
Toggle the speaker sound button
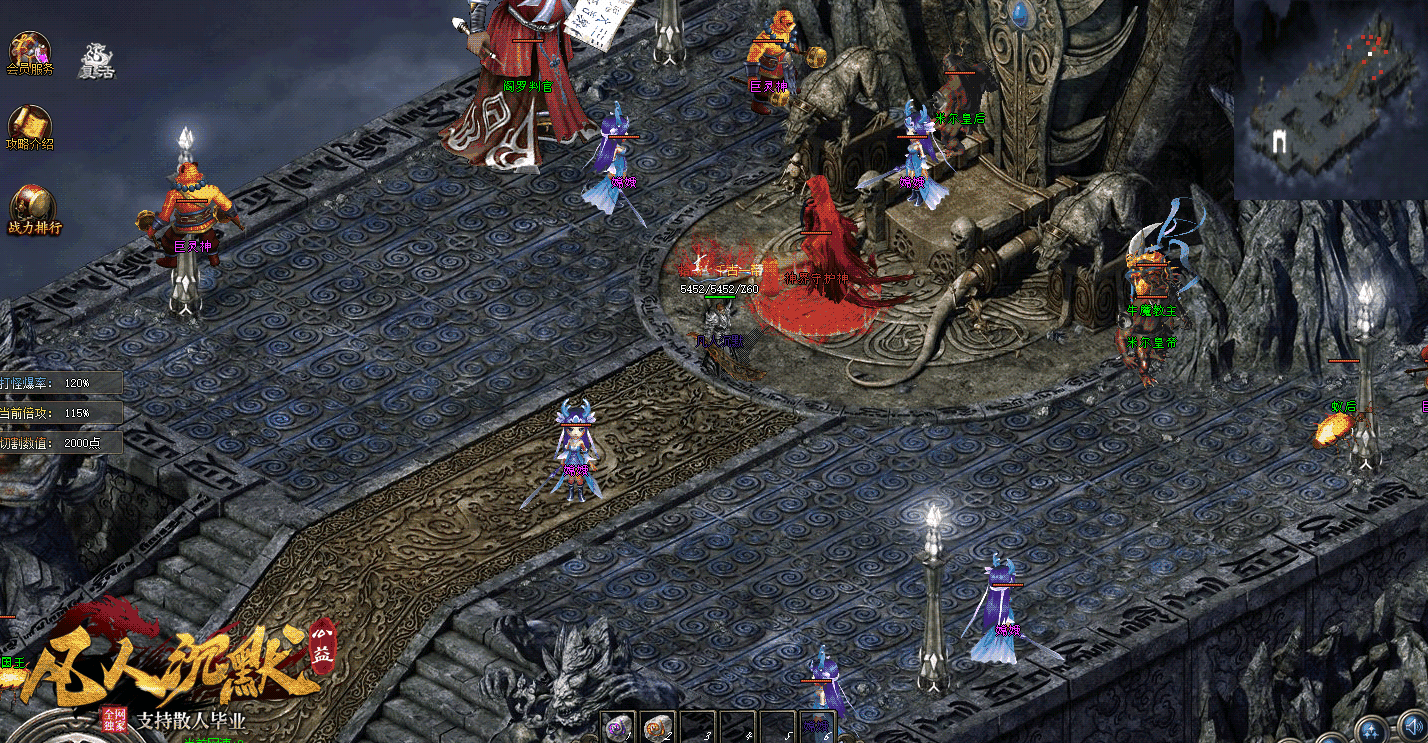click(x=1412, y=727)
